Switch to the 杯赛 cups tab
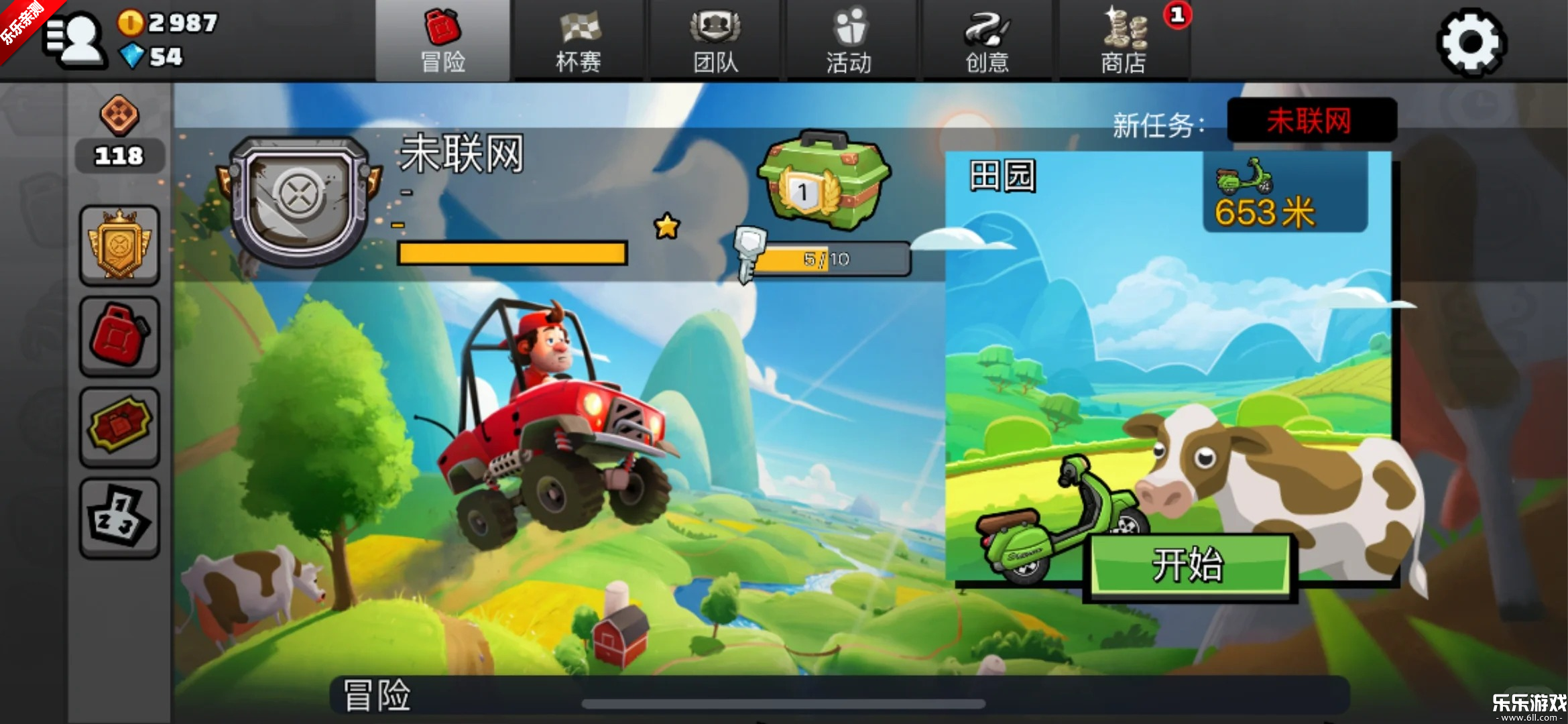Image resolution: width=1568 pixels, height=724 pixels. click(581, 40)
